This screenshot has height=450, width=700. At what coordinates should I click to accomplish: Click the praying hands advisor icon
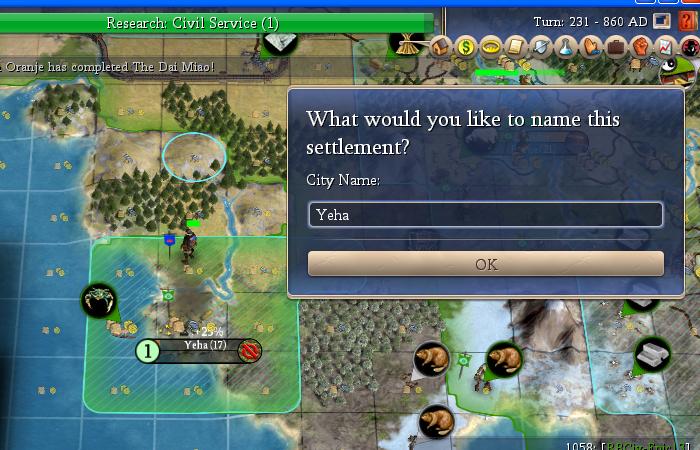[x=590, y=46]
